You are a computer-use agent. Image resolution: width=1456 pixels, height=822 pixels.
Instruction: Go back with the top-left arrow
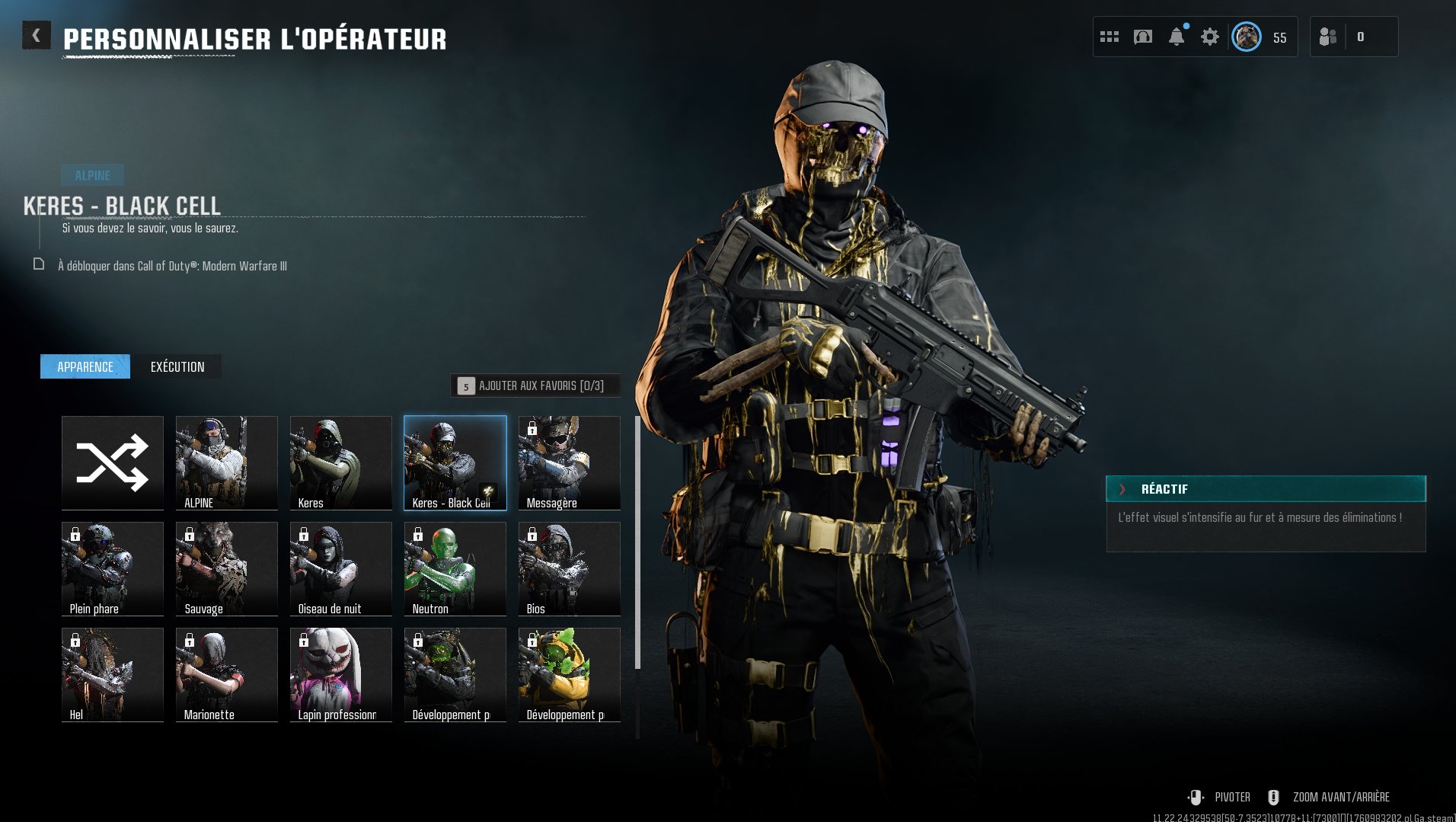(x=36, y=36)
